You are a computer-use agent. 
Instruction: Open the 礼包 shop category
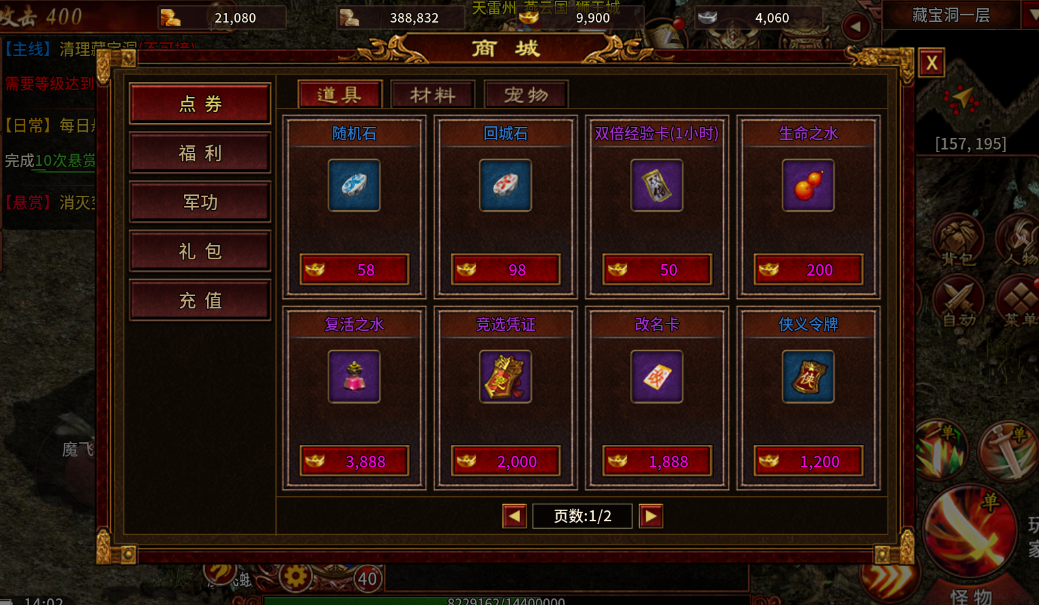[200, 251]
